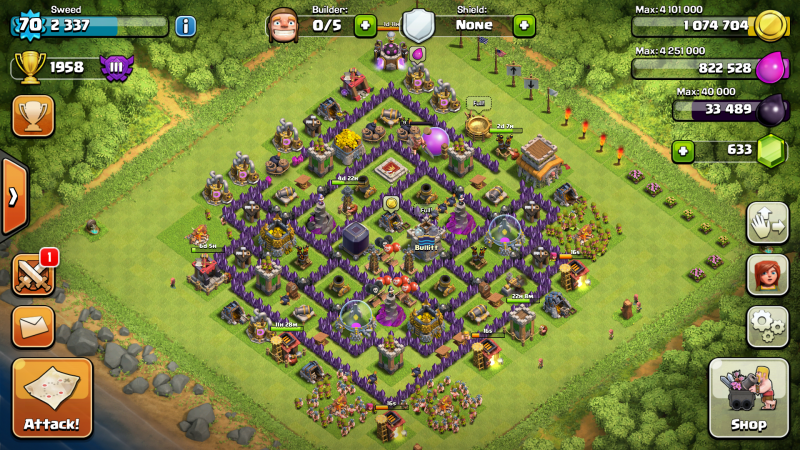Open the trophy achievements button

[33, 116]
